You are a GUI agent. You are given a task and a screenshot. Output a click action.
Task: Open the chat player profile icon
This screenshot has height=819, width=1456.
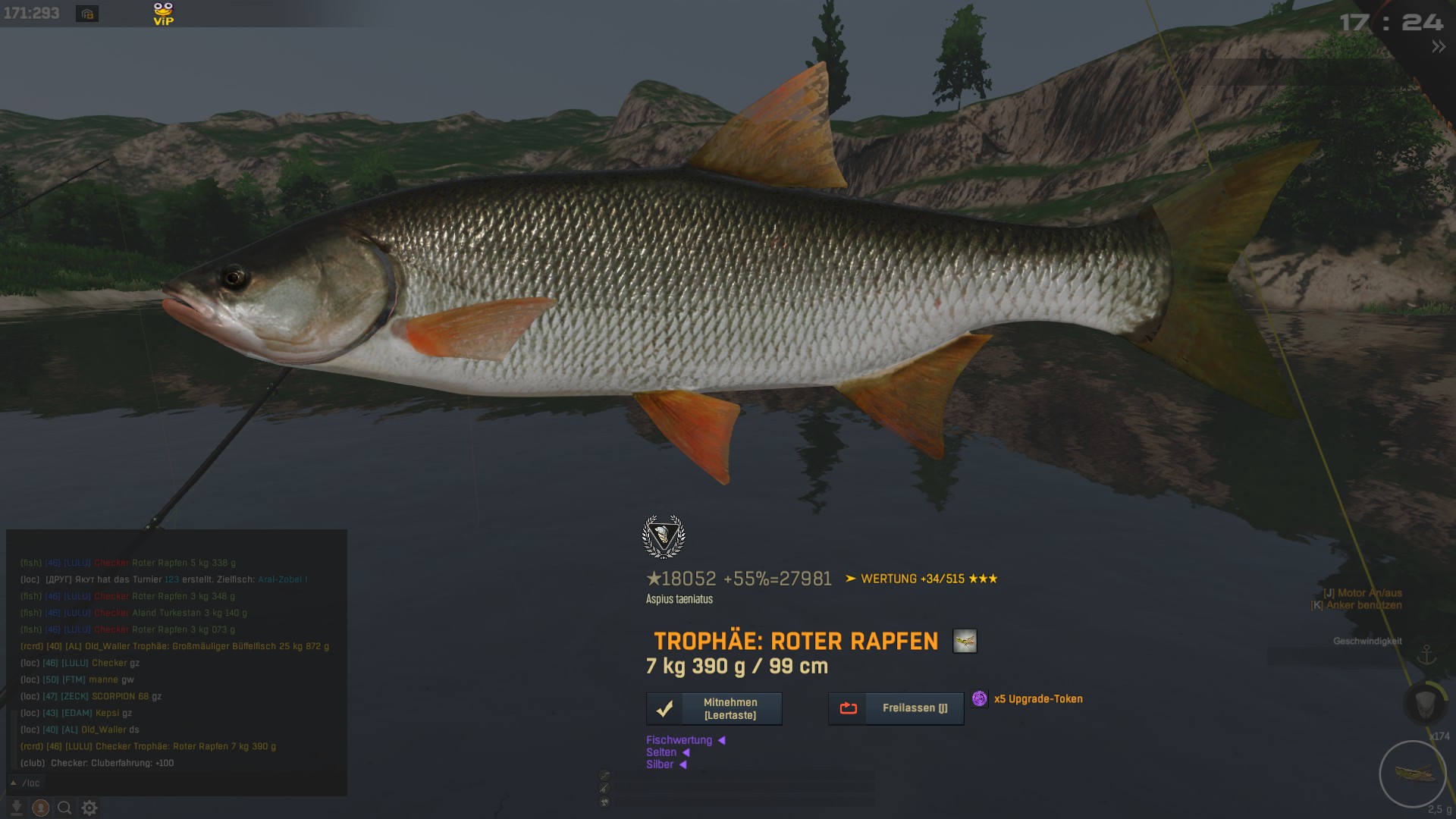pos(41,808)
